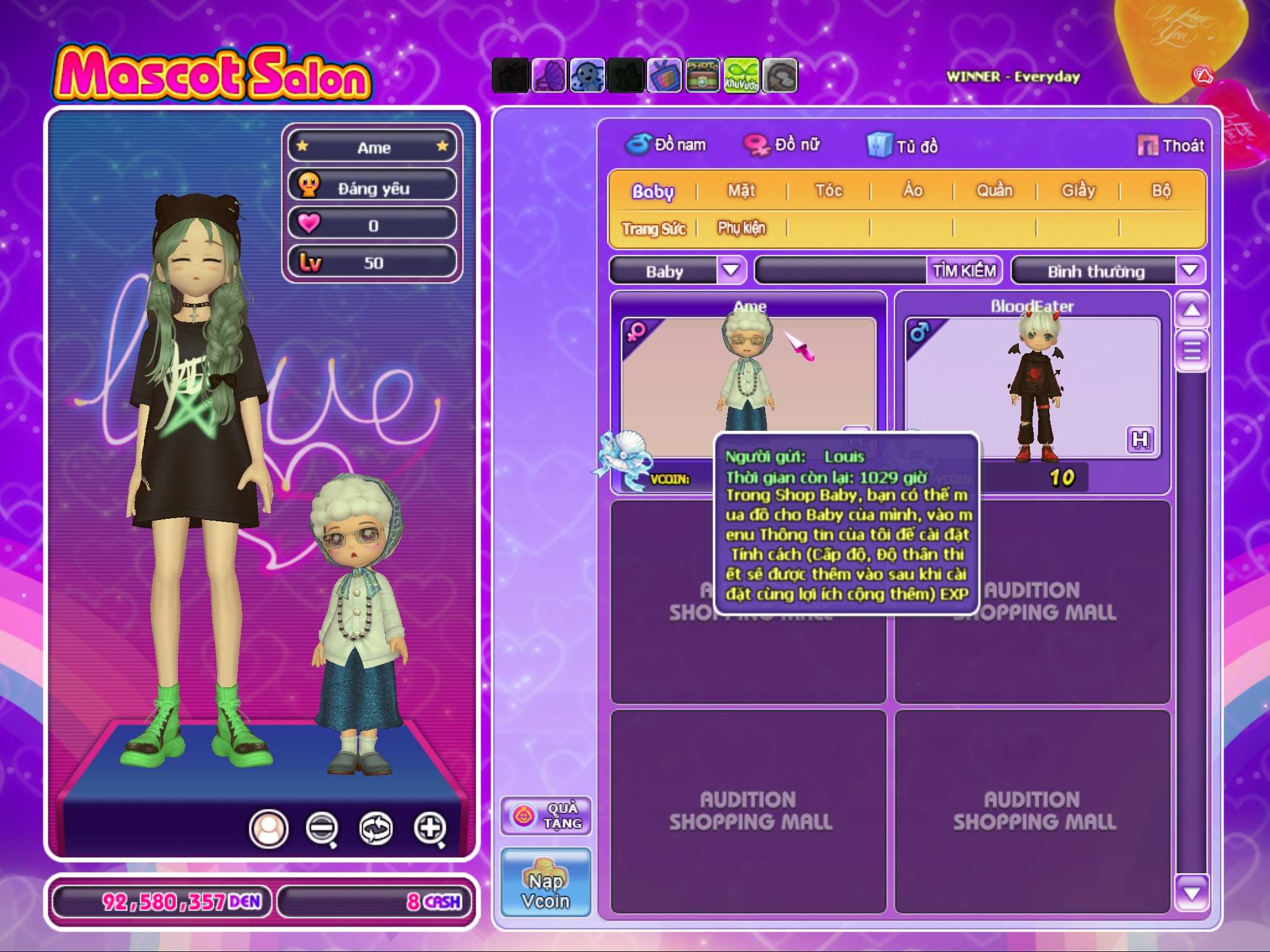
Task: Click the Nạp Vcoin top-up button
Action: coord(546,883)
